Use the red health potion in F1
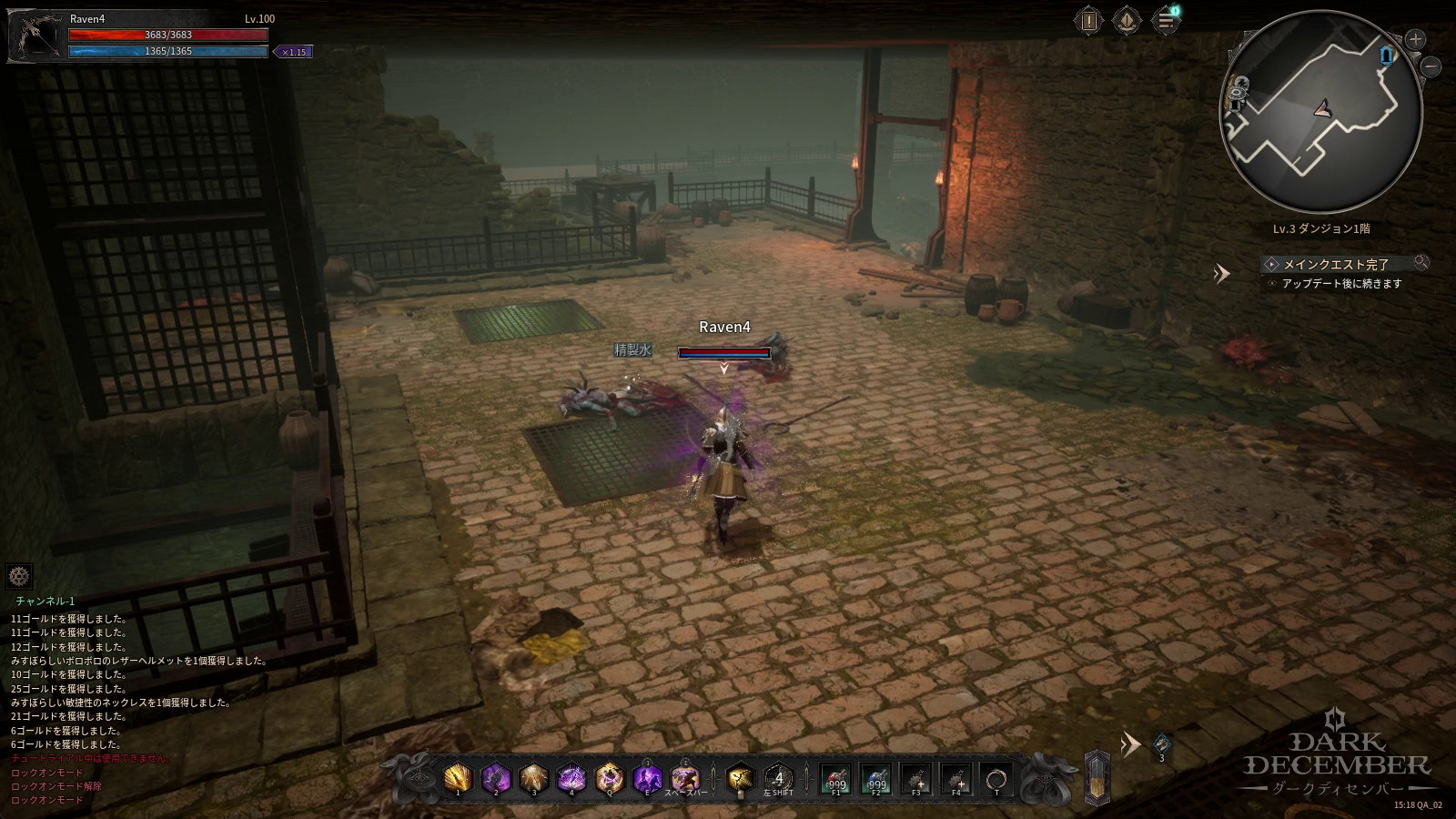Screen dimensions: 1456x819 [835, 780]
